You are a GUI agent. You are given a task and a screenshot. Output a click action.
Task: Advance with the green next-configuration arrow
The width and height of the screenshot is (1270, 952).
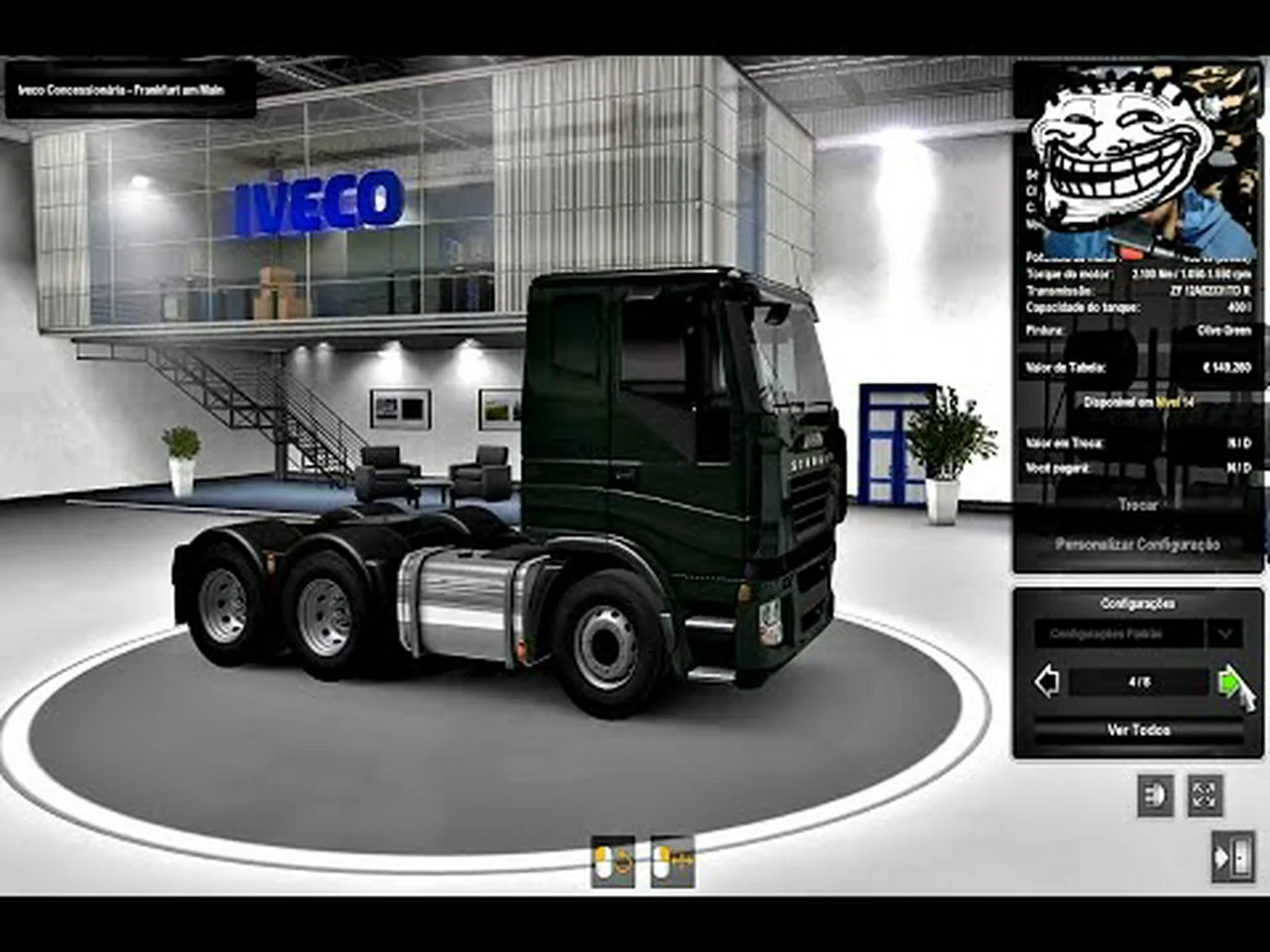point(1229,681)
